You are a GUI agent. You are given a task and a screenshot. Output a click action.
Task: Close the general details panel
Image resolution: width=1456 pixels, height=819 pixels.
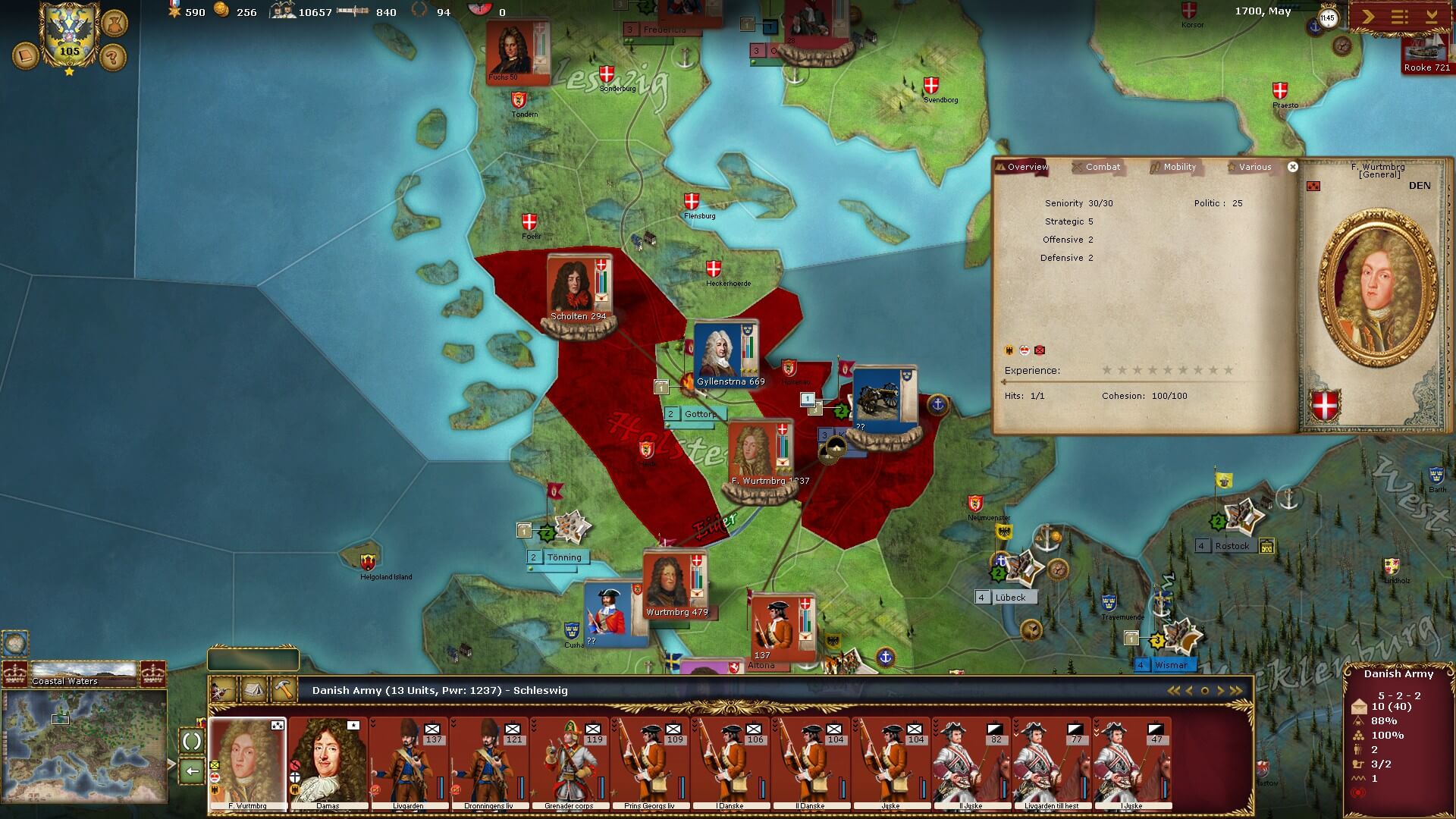[1293, 167]
